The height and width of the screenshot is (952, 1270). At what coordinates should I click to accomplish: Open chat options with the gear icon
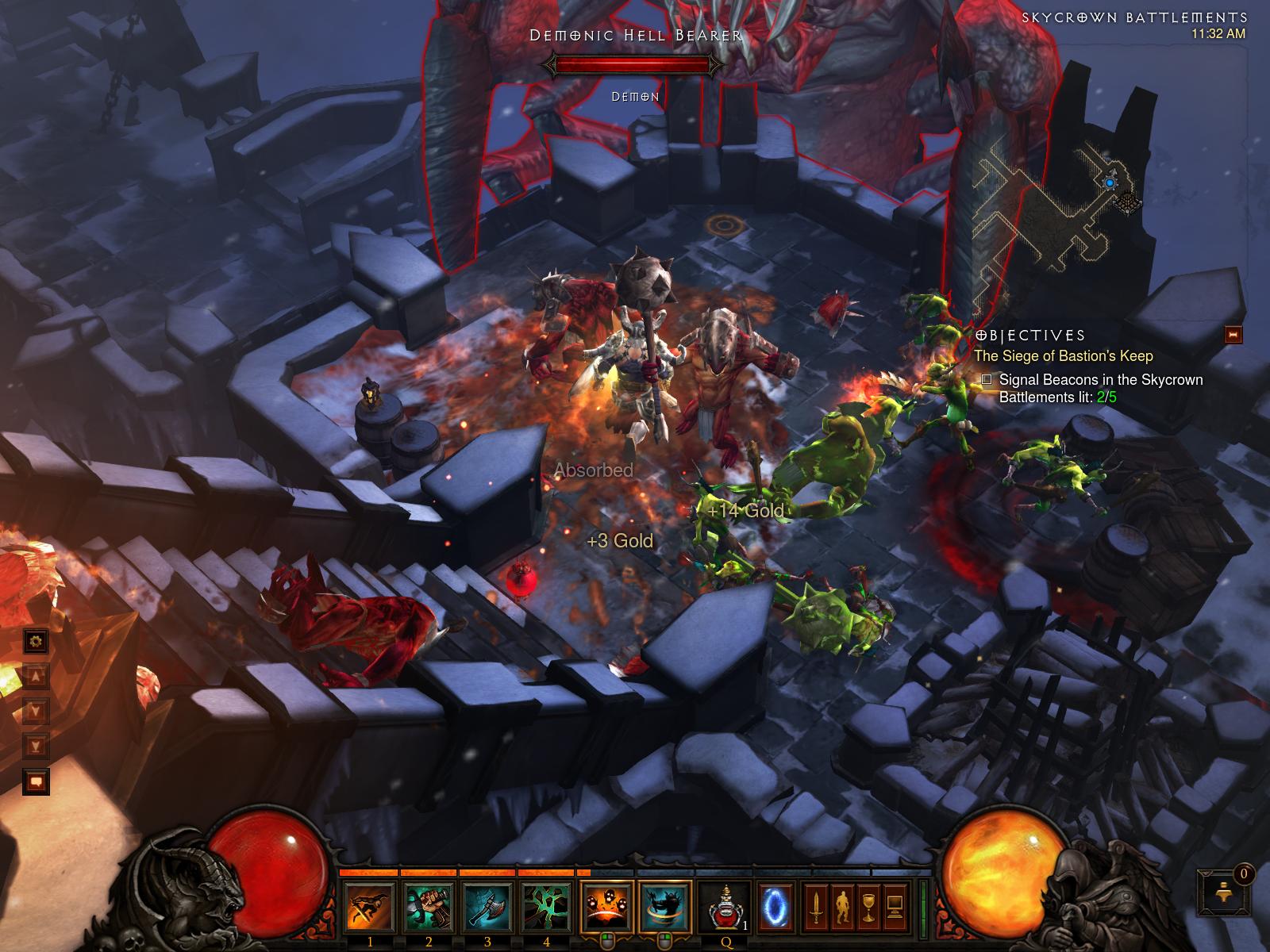coord(36,640)
